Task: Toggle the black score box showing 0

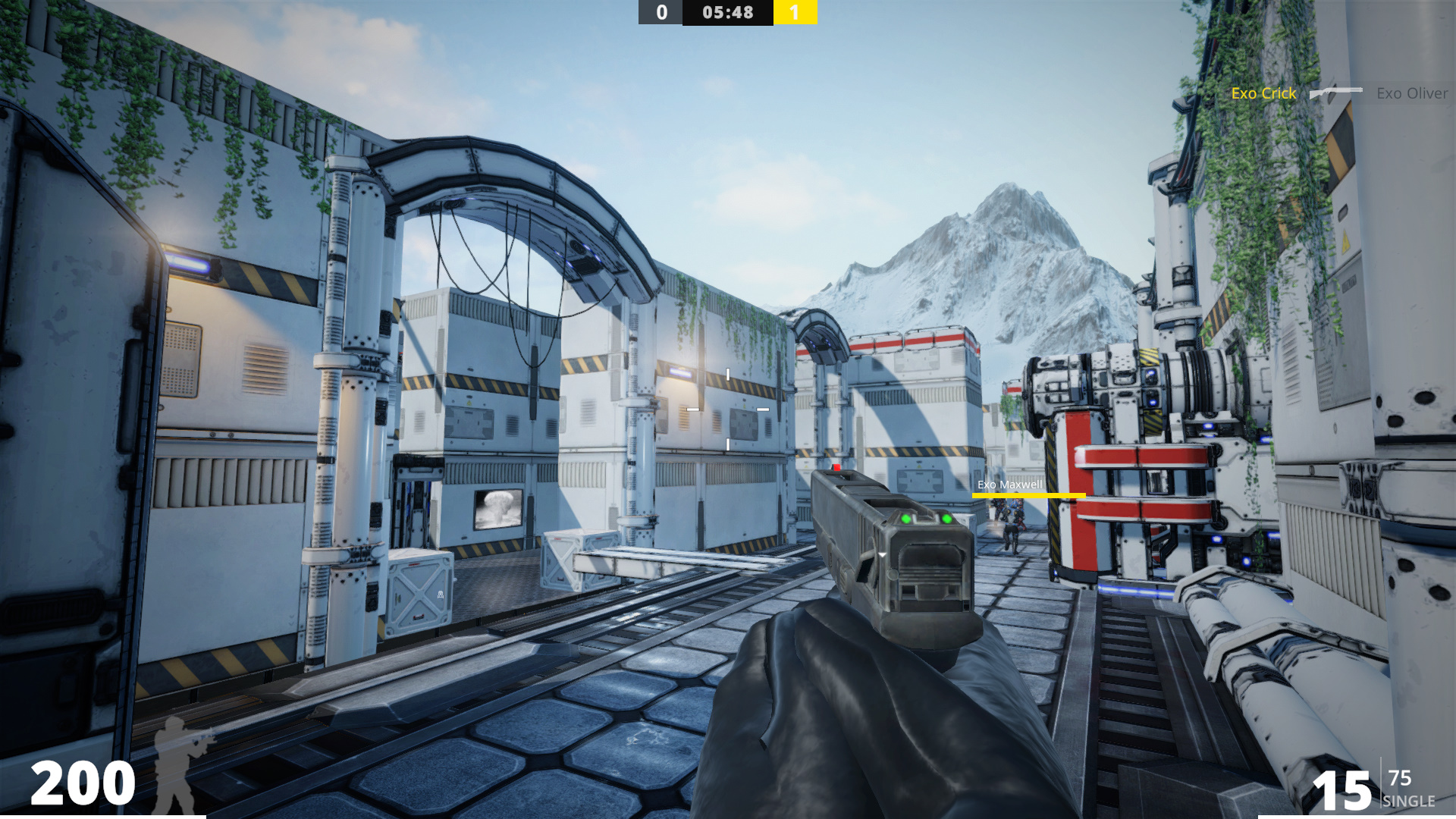Action: pos(659,12)
